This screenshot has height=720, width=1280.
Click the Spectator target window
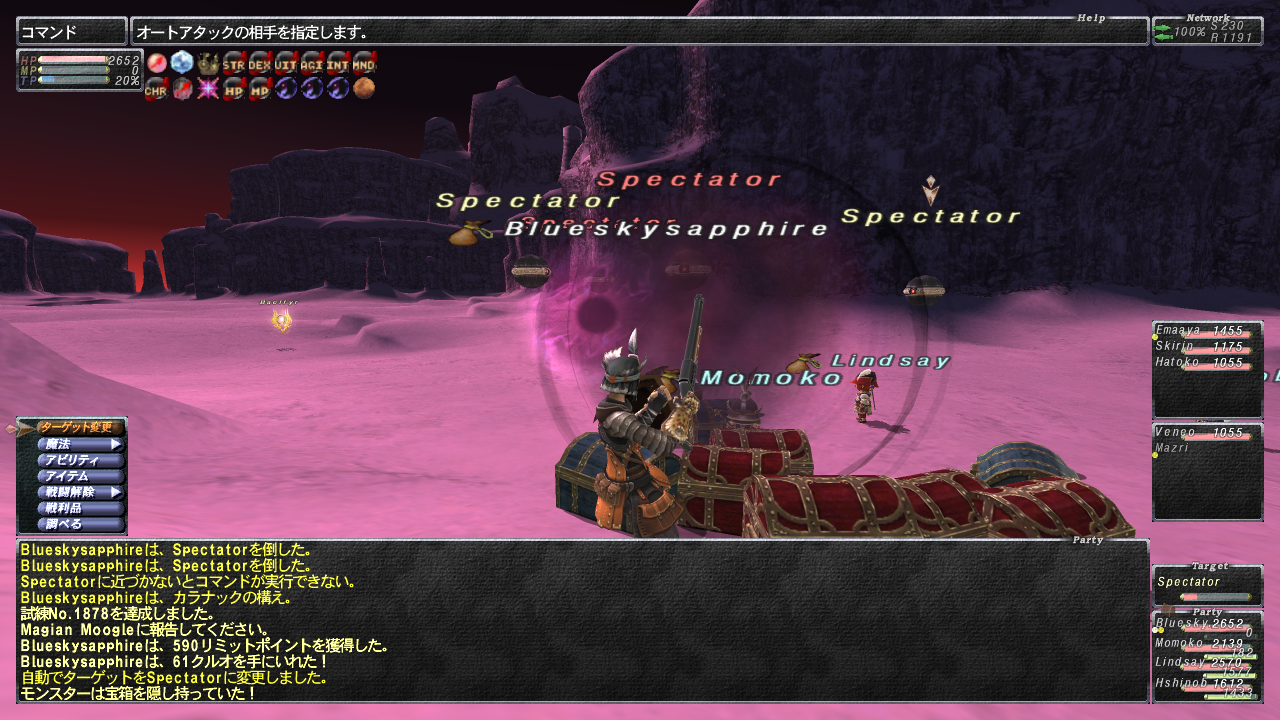pyautogui.click(x=1207, y=587)
